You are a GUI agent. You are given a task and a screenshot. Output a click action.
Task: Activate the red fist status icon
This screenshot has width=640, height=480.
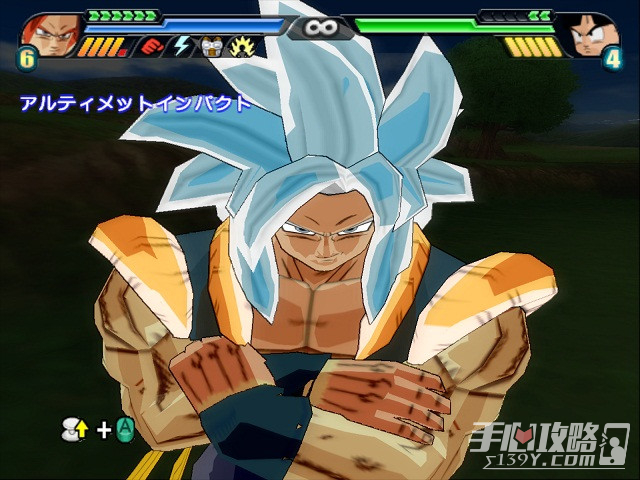pyautogui.click(x=152, y=46)
